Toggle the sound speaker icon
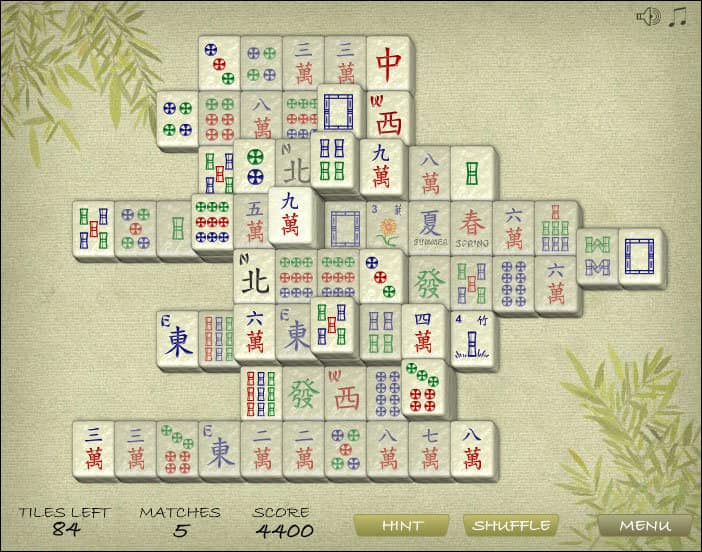Image resolution: width=702 pixels, height=552 pixels. point(648,17)
